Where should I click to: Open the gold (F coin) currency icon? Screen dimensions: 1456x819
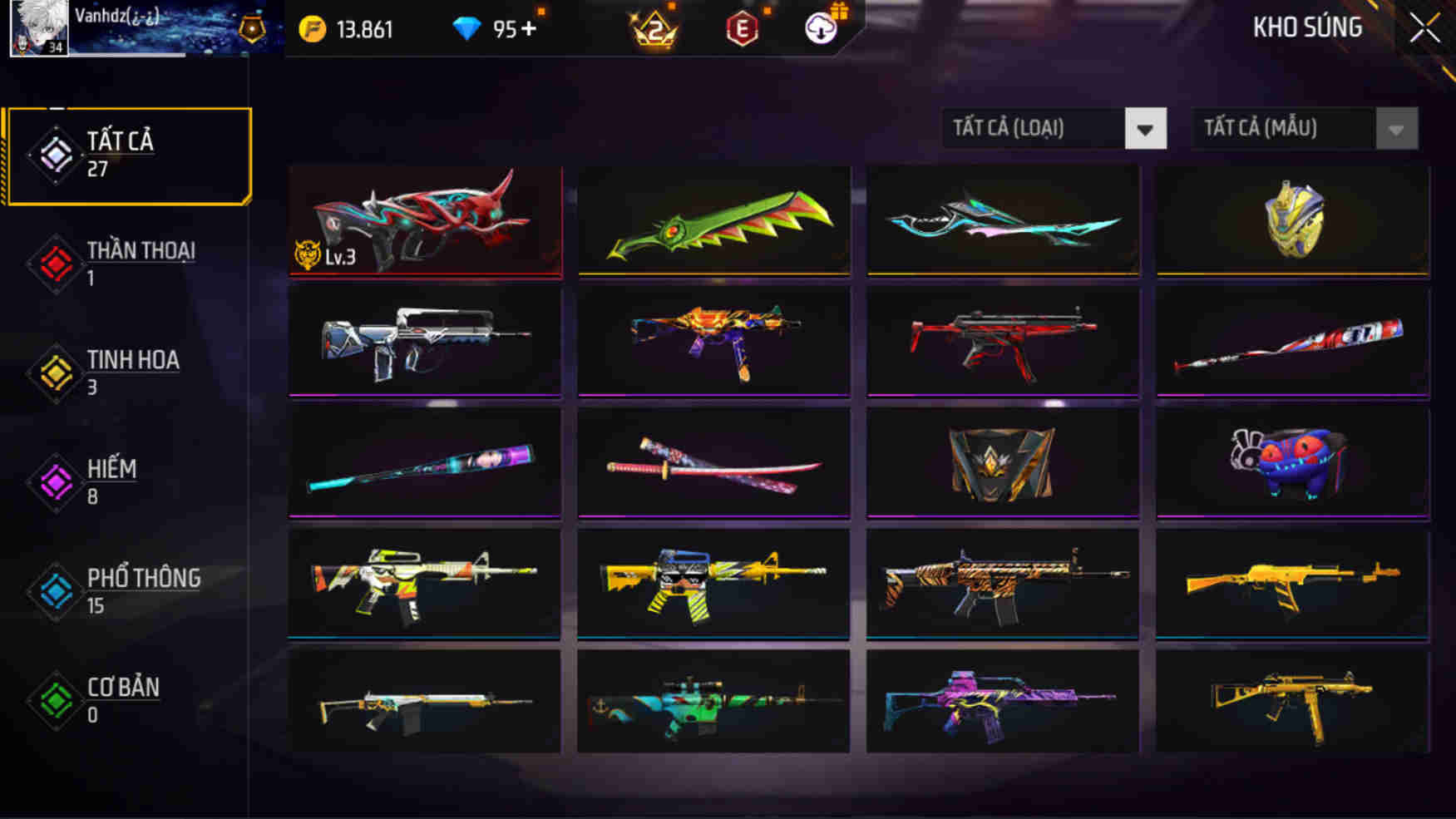tap(311, 27)
